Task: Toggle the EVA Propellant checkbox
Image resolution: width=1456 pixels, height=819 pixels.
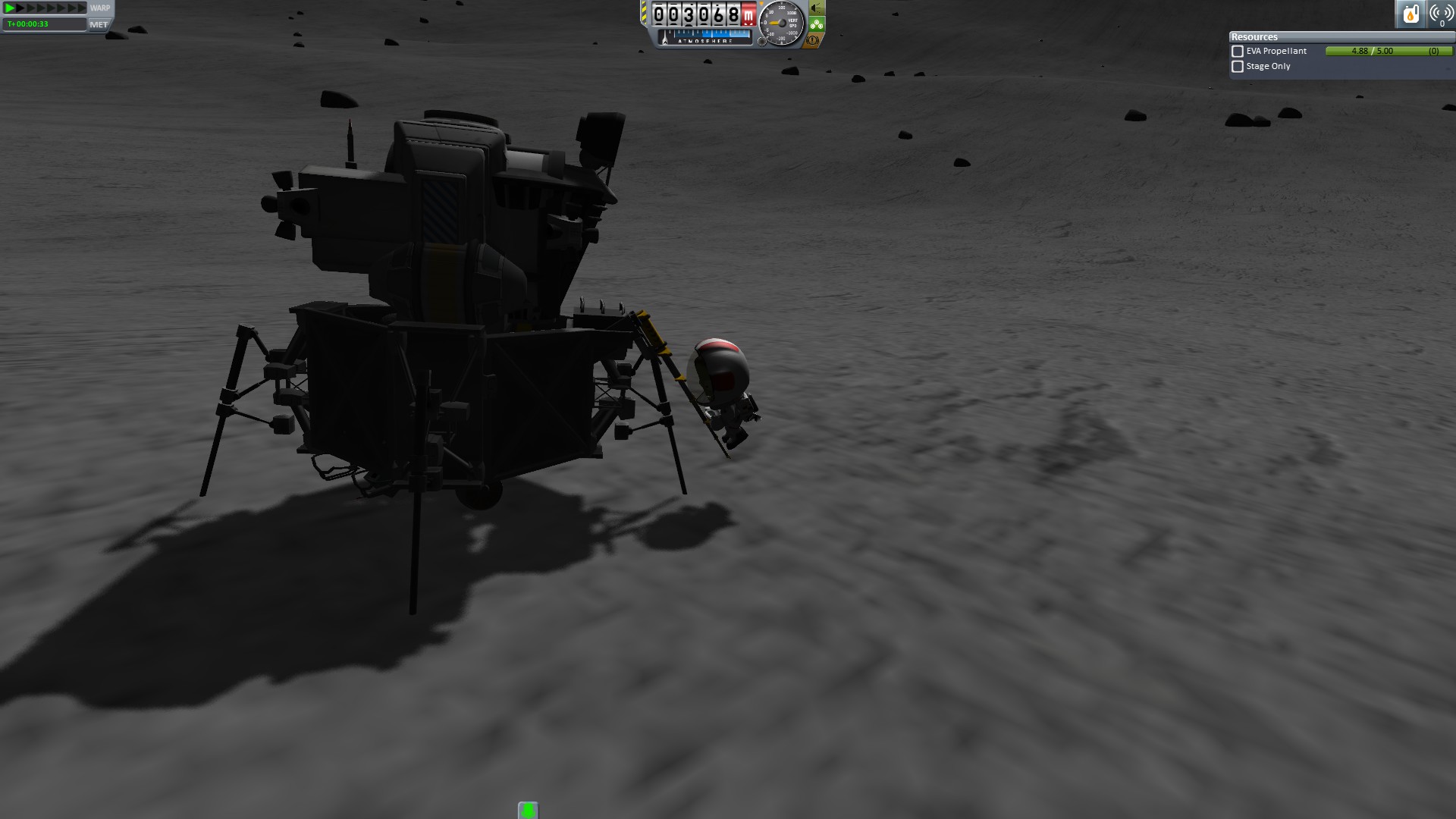Action: (1238, 52)
